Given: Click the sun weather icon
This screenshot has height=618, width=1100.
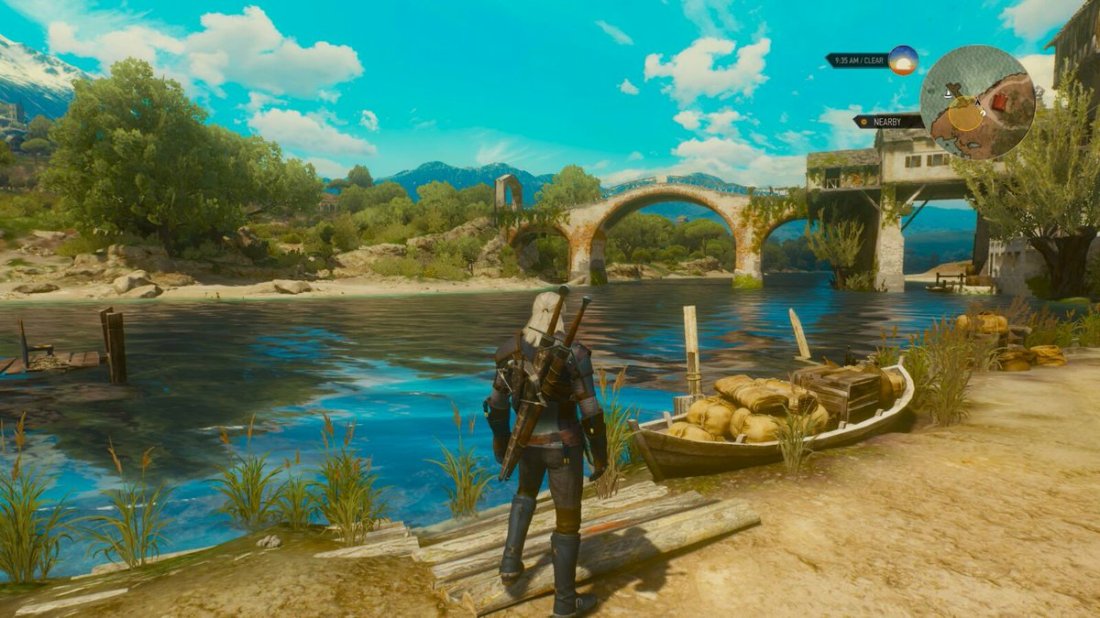Looking at the screenshot, I should tap(903, 60).
